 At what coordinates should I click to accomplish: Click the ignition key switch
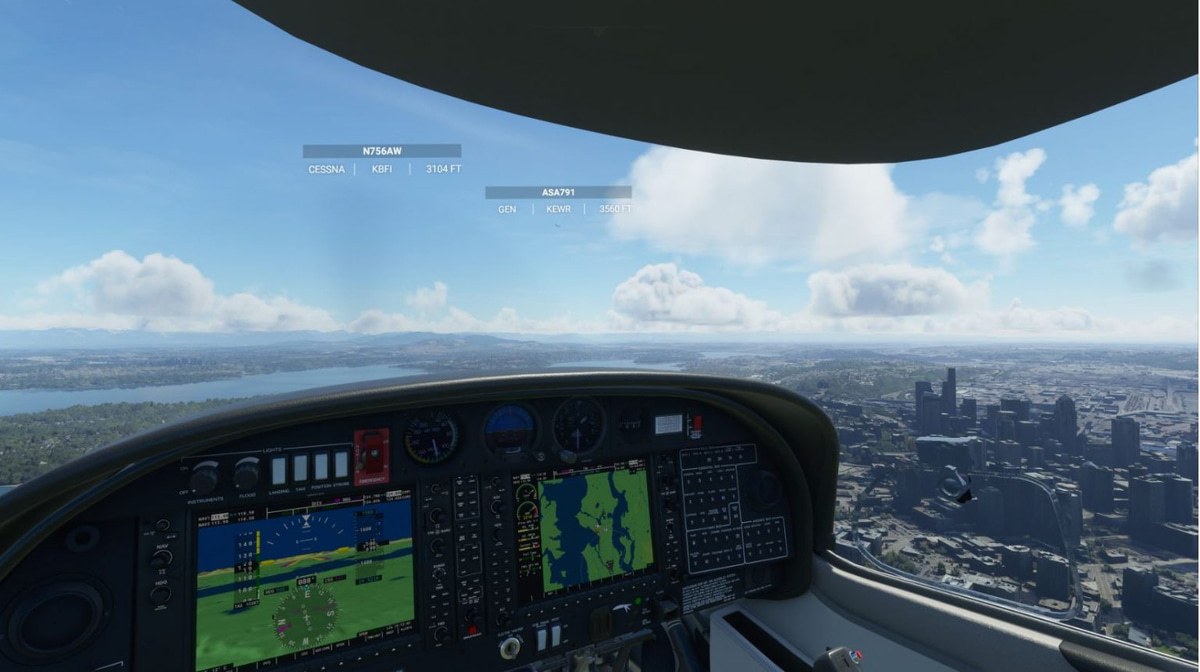tap(510, 647)
